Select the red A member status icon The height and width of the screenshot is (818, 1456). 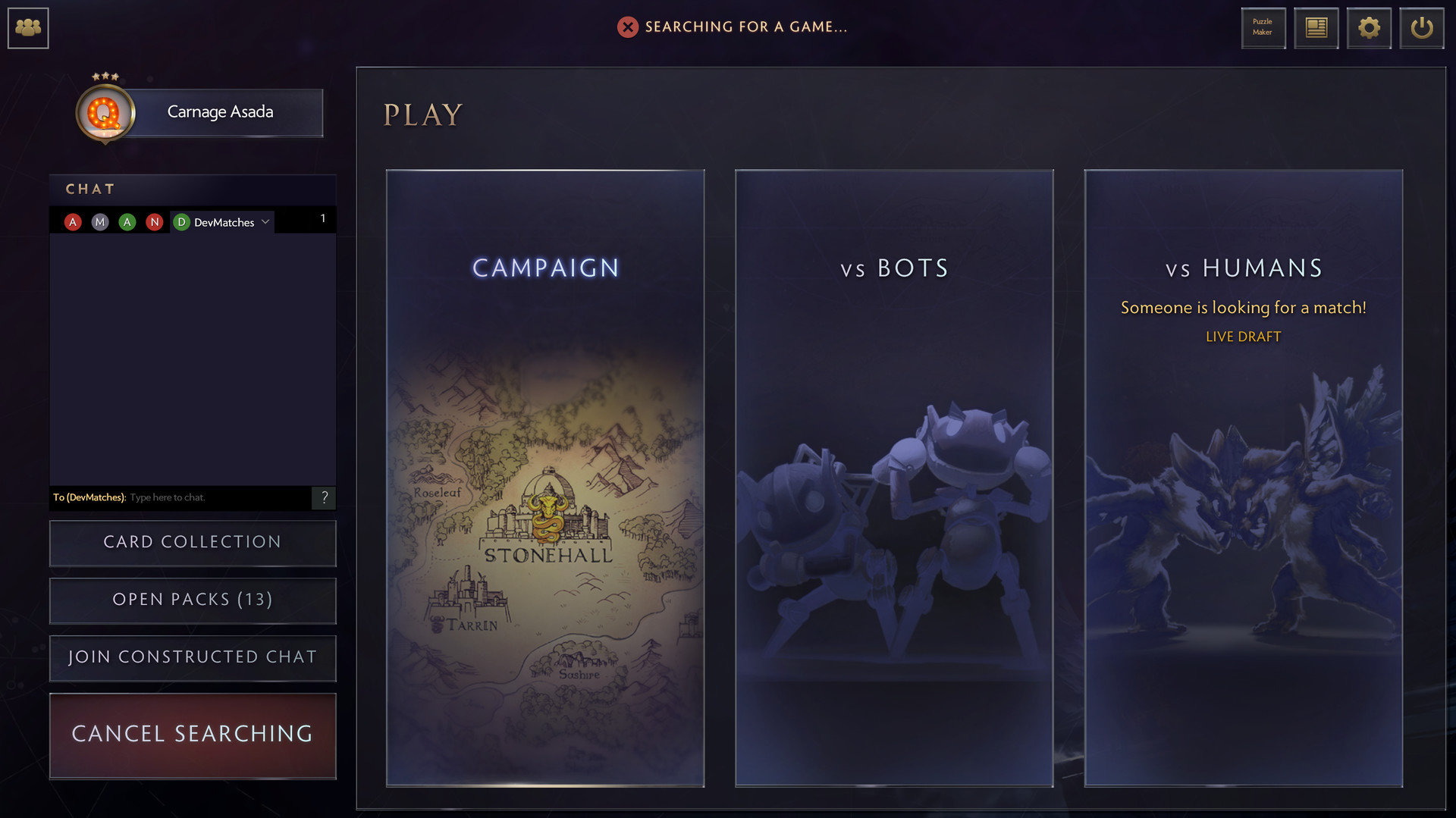[72, 221]
